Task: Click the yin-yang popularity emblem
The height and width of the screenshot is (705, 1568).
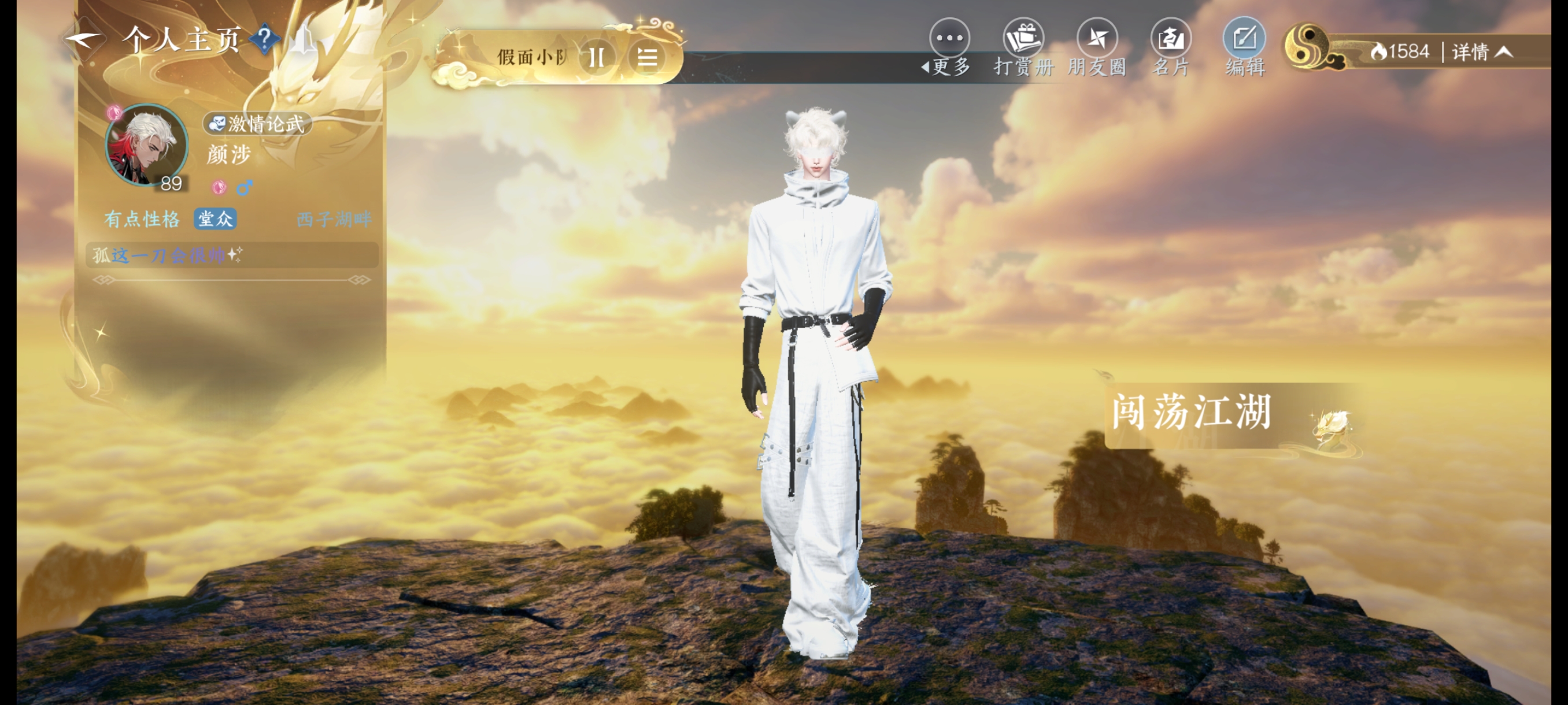Action: pos(1307,46)
